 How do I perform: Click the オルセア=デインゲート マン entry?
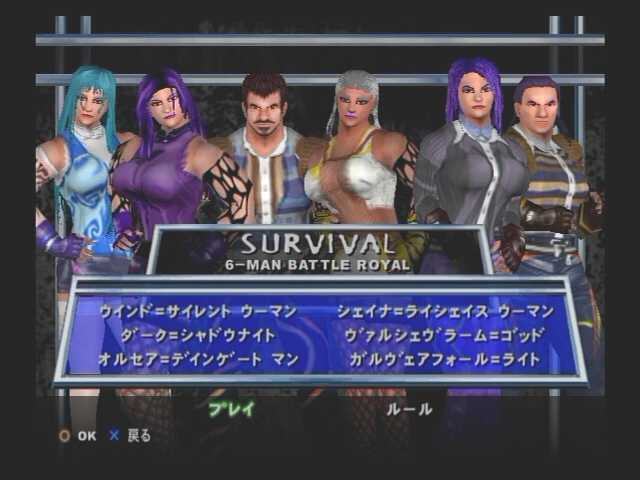tap(198, 359)
